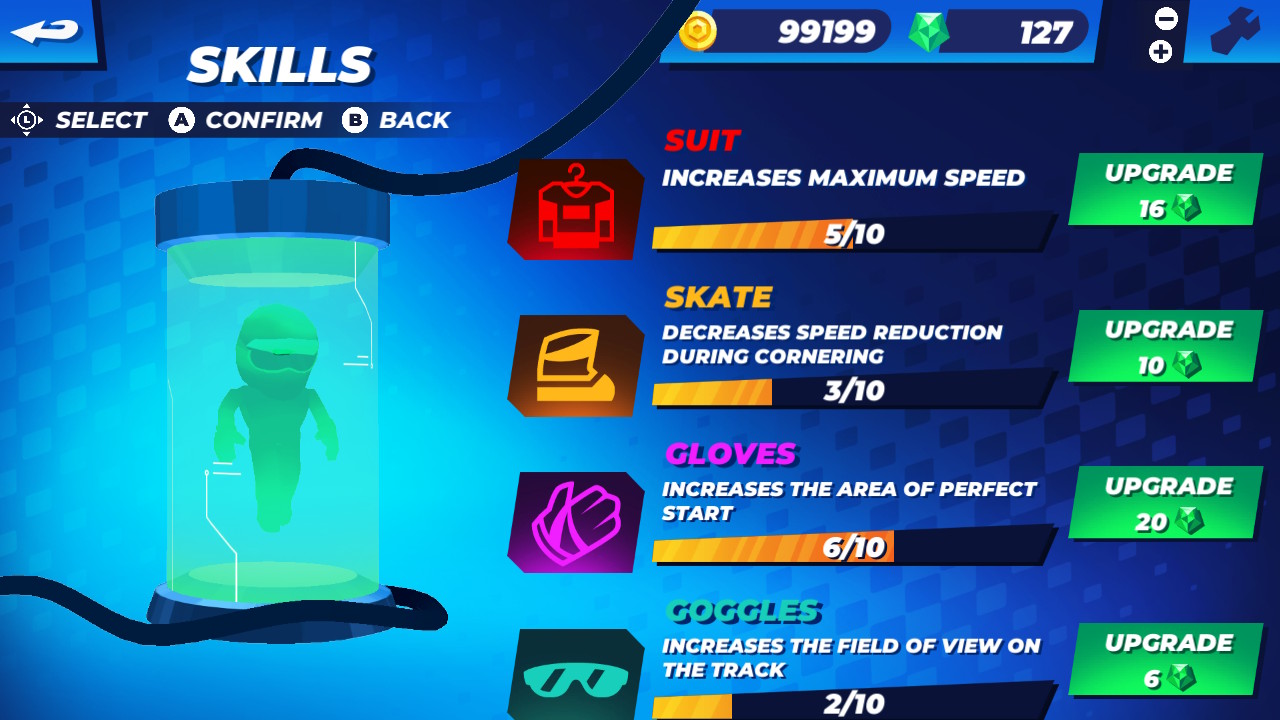This screenshot has width=1280, height=720.
Task: Upgrade the Gloves for 20 gems
Action: pos(1163,503)
